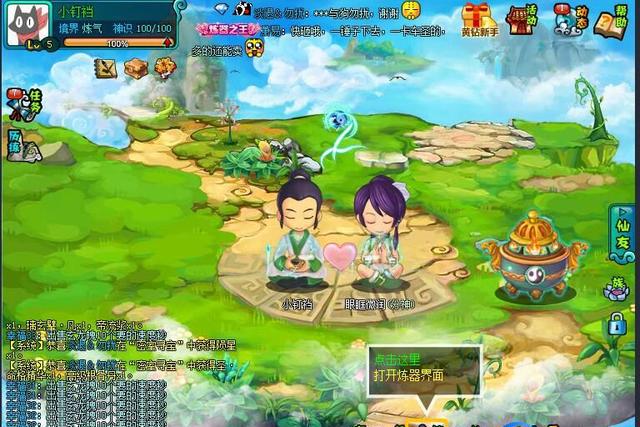Viewport: 640px width, 427px height.
Task: Click the wooden crate buff icon
Action: 135,67
